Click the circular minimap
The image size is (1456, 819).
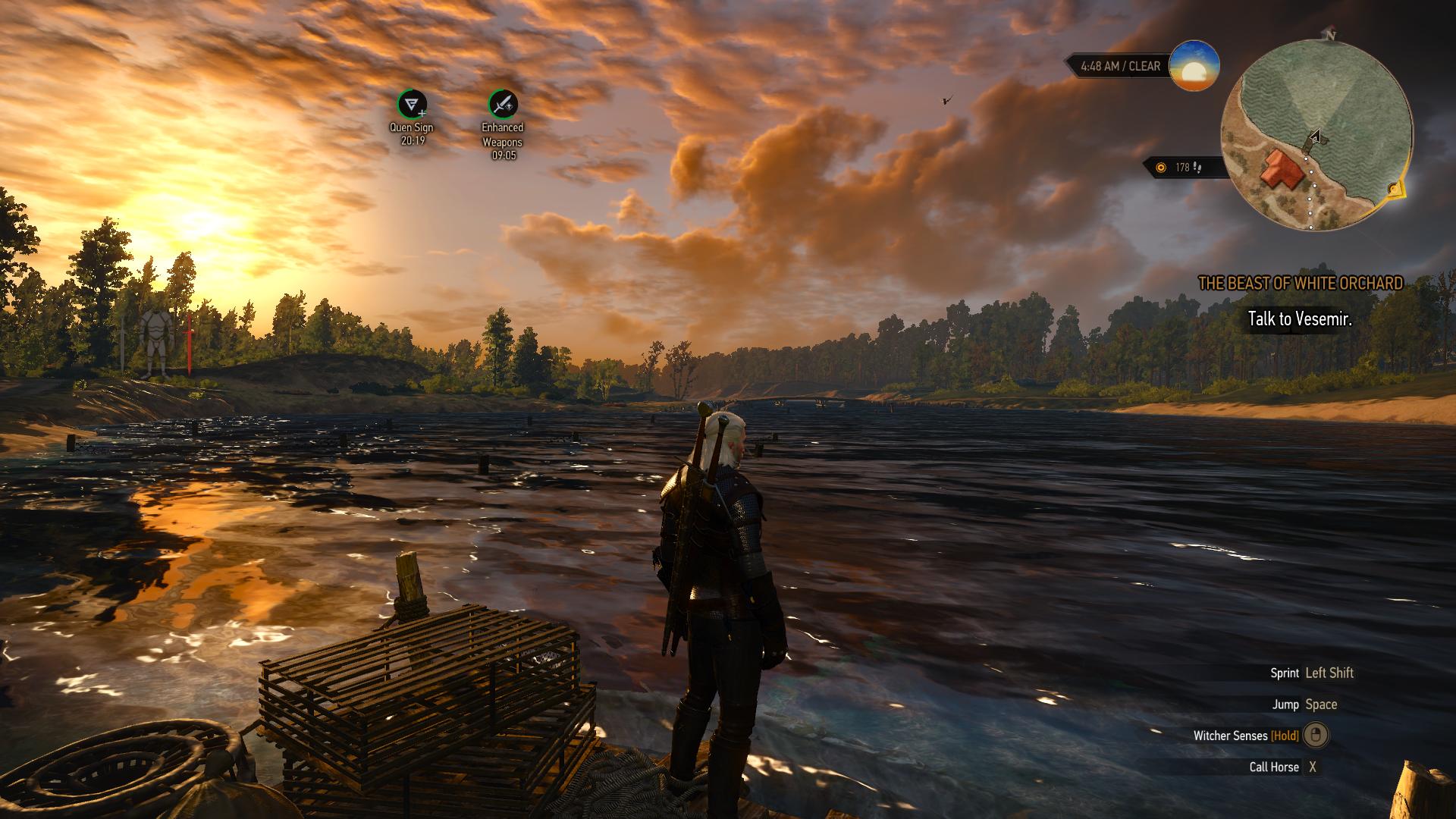coord(1316,135)
